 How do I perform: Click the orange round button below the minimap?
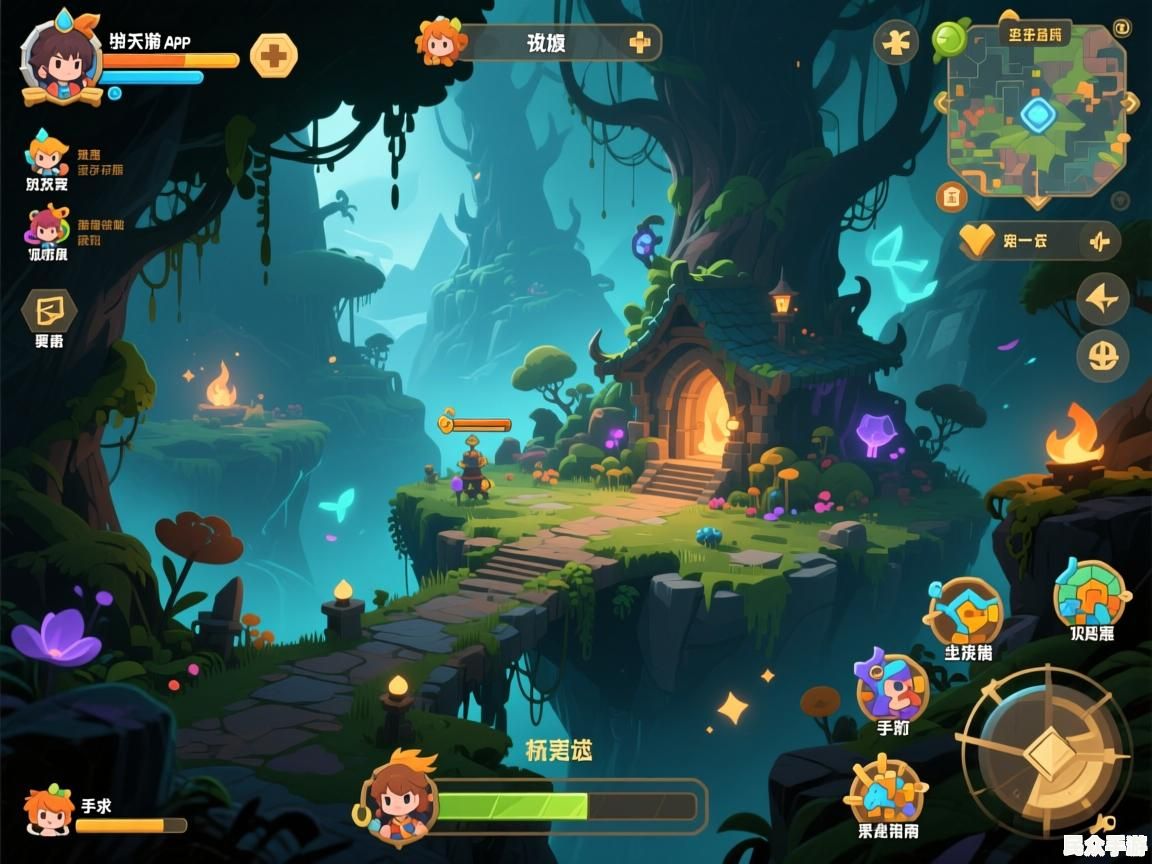(951, 196)
